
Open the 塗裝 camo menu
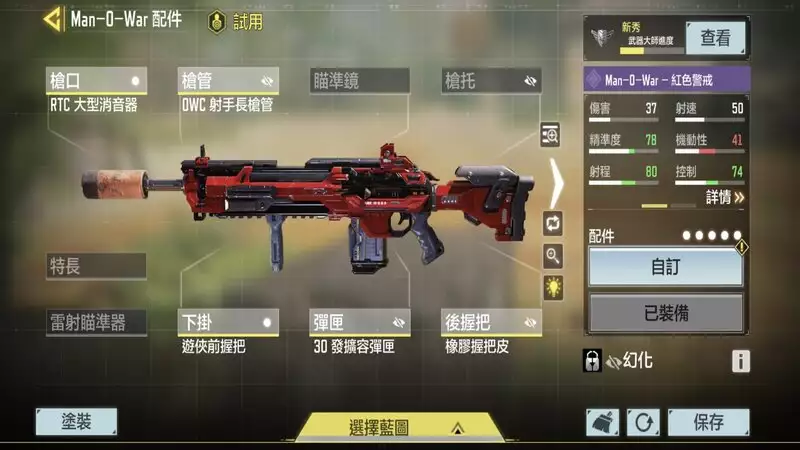(76, 422)
